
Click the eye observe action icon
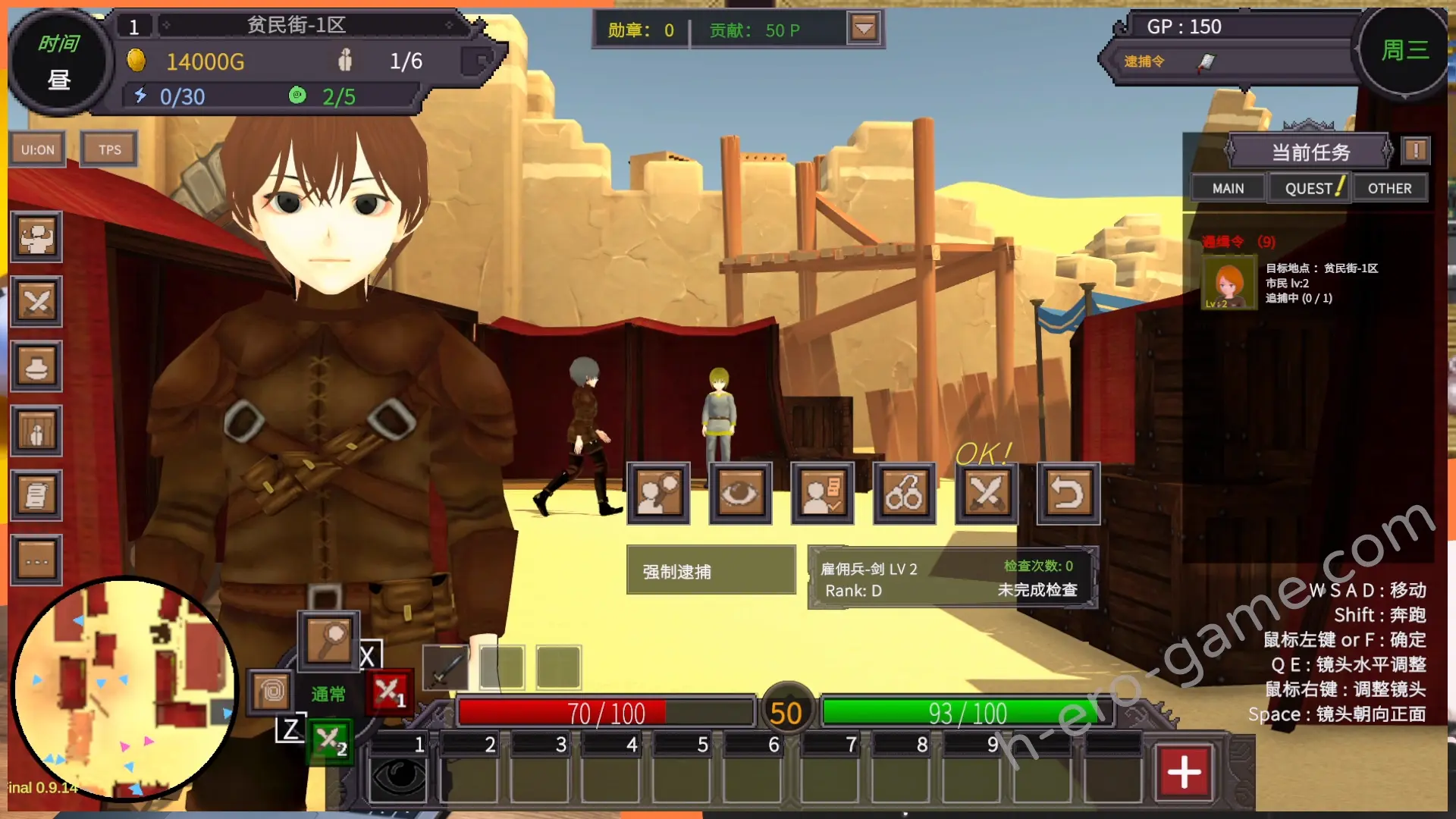coord(740,494)
